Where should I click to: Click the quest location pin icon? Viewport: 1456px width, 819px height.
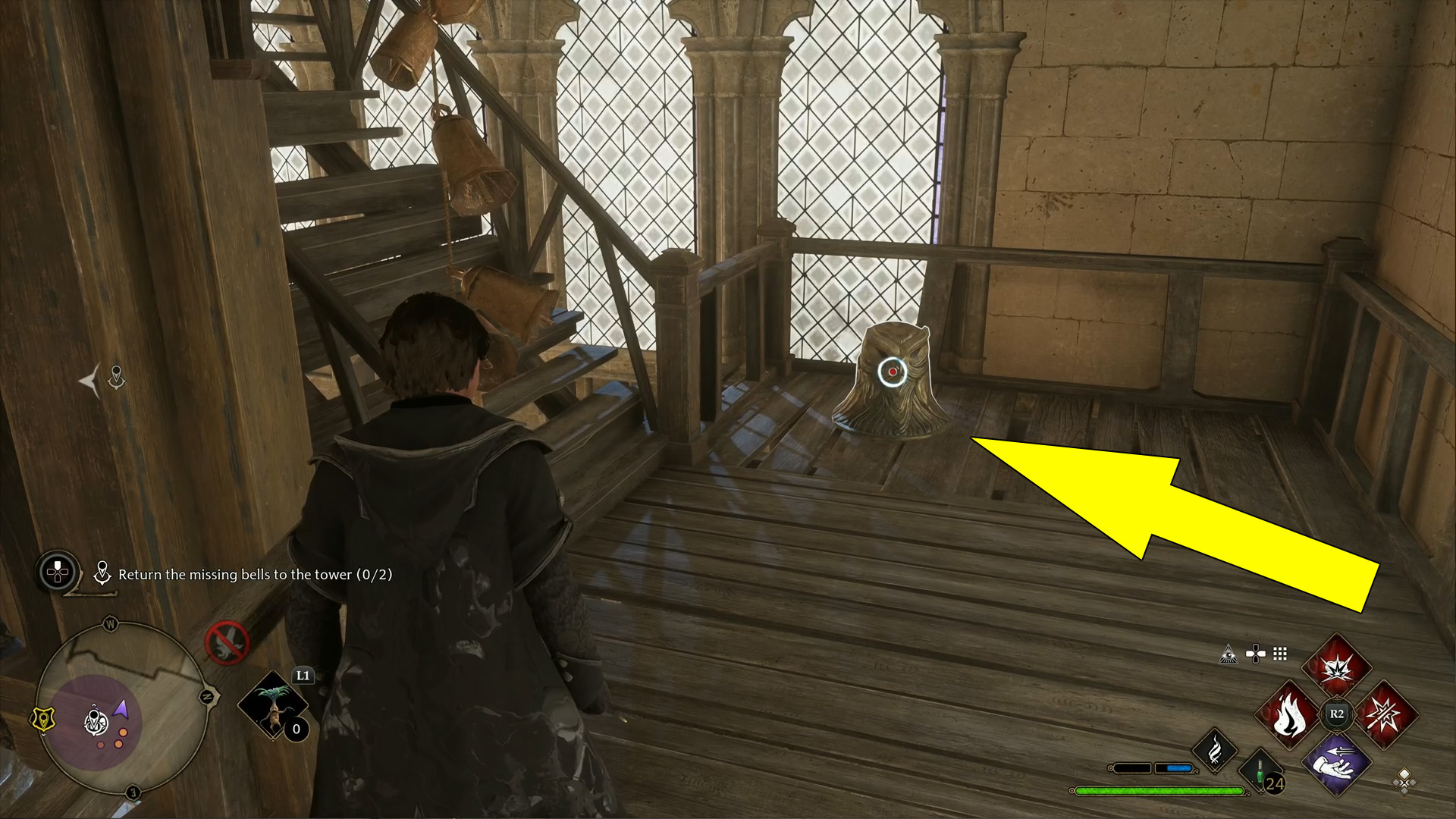point(102,573)
